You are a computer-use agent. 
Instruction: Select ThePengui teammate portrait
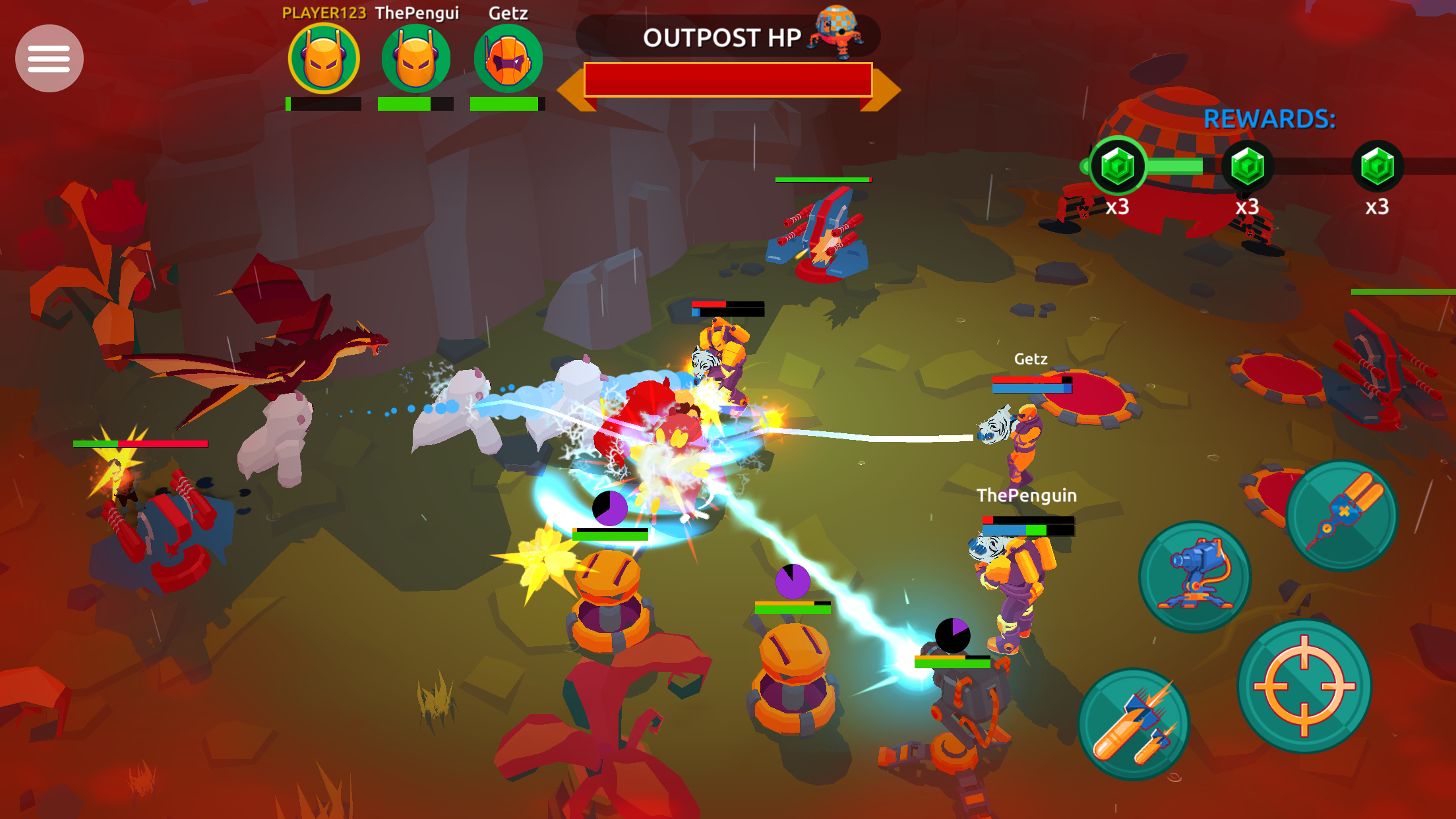click(416, 59)
